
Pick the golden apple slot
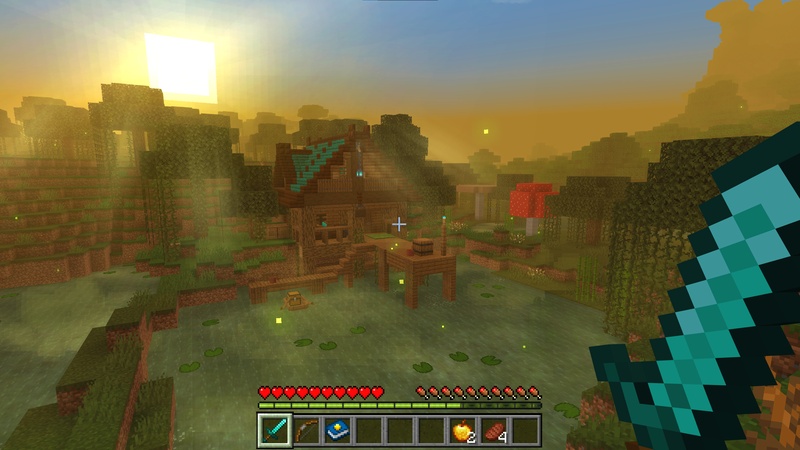pyautogui.click(x=462, y=430)
